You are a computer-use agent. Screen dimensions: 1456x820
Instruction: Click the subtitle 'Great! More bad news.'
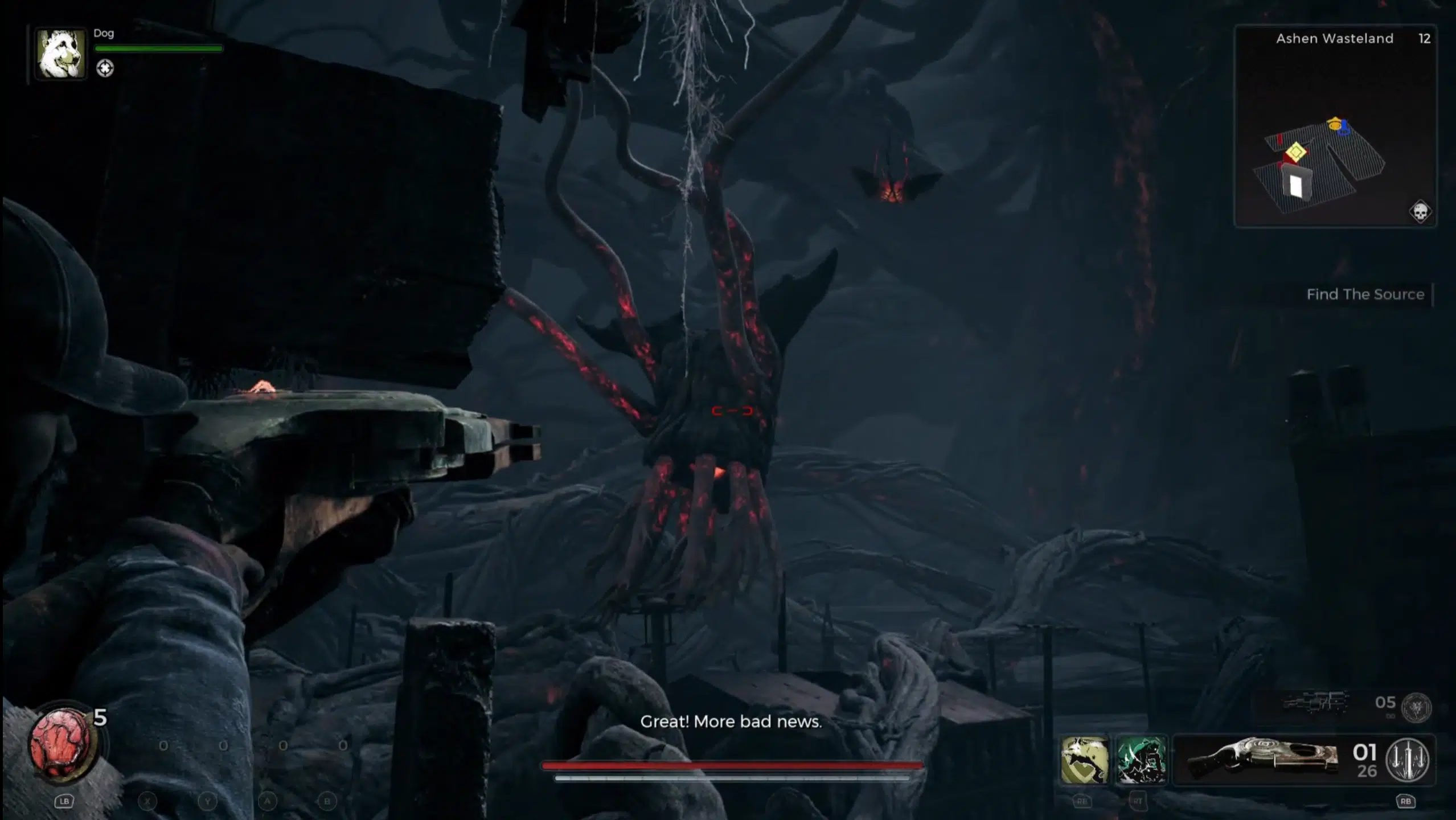click(731, 721)
